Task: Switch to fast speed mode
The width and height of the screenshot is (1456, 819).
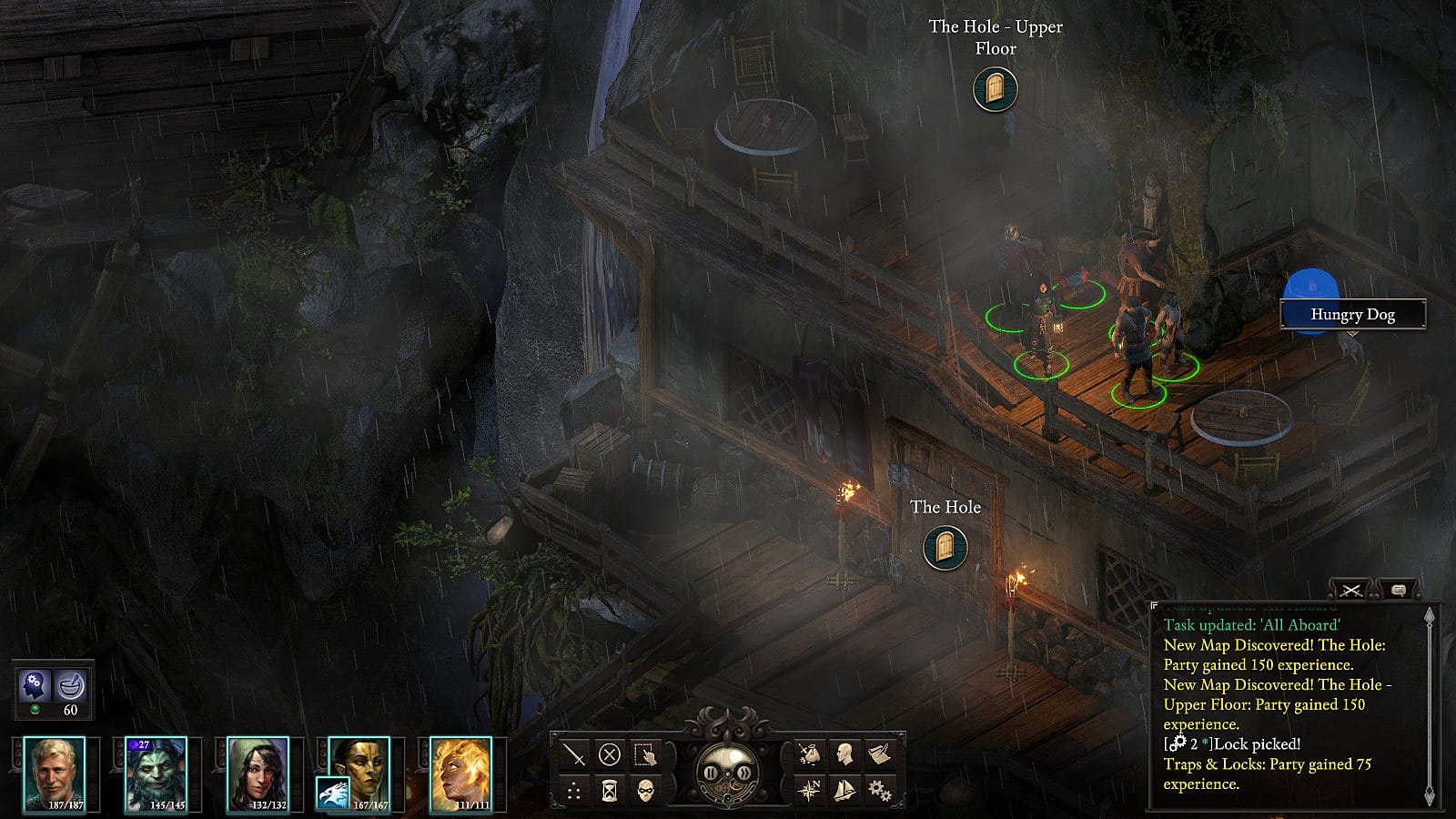Action: coord(744,773)
